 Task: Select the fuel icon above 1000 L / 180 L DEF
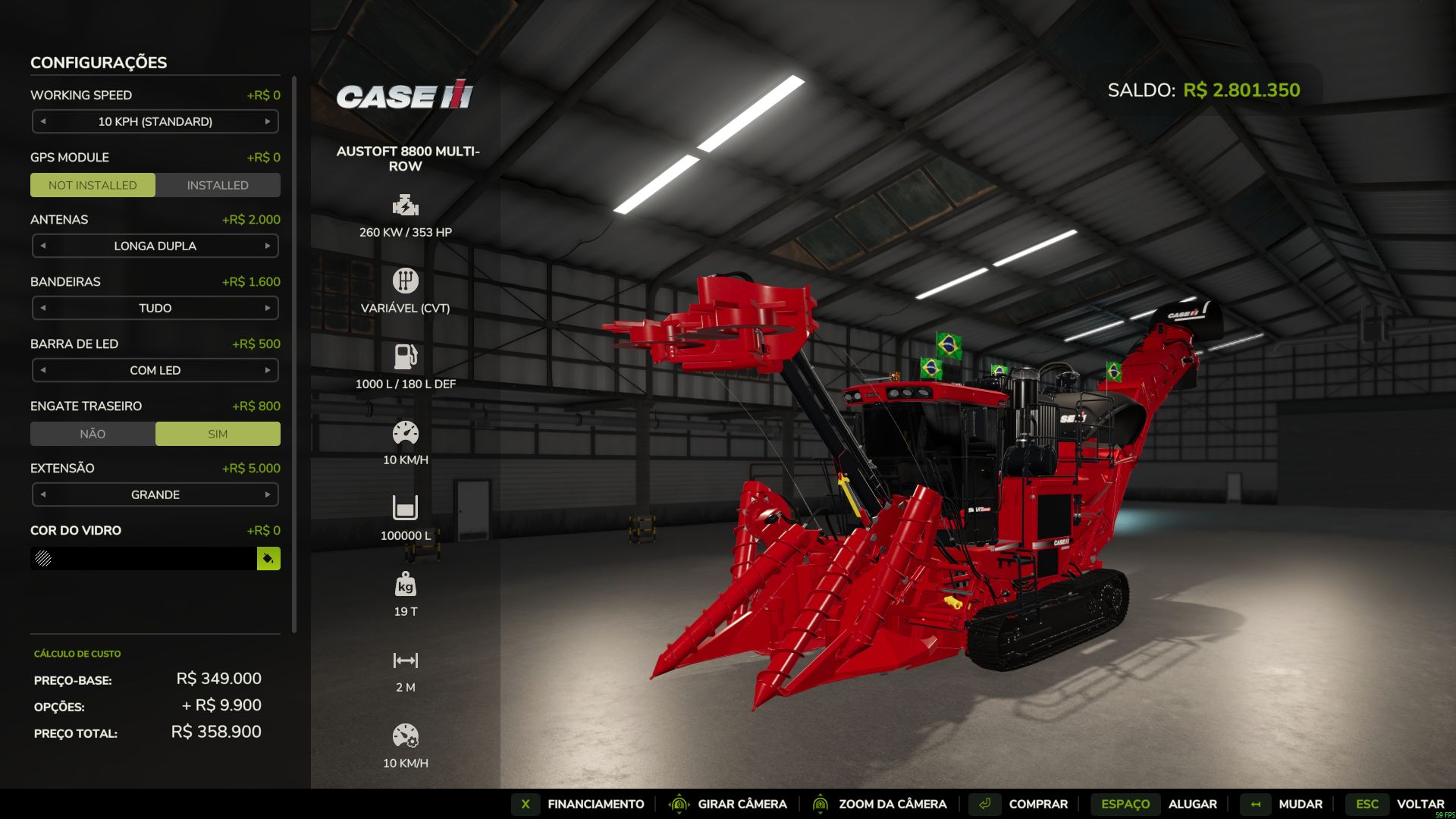[x=406, y=355]
